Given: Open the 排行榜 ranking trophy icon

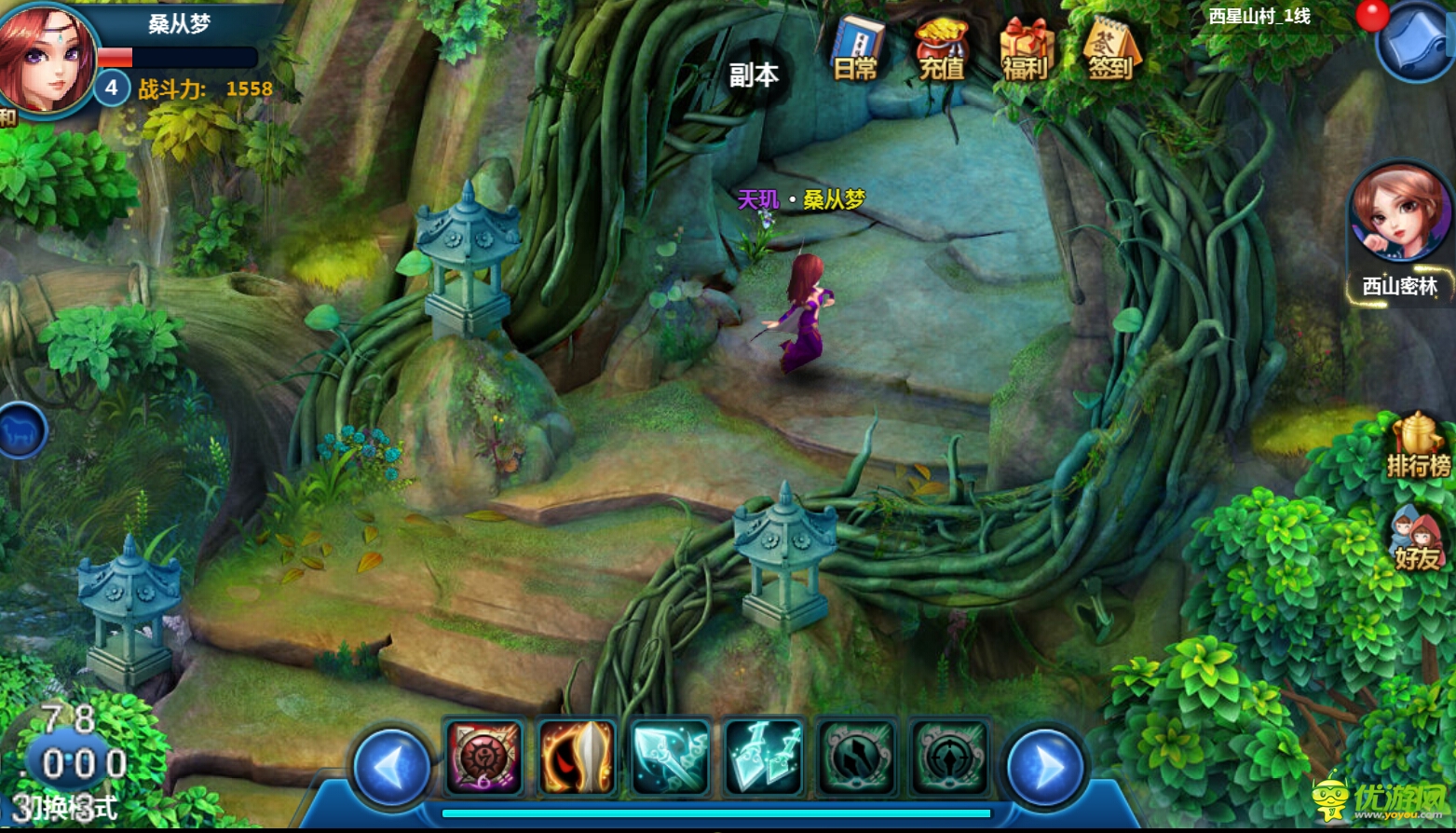Looking at the screenshot, I should click(1418, 446).
